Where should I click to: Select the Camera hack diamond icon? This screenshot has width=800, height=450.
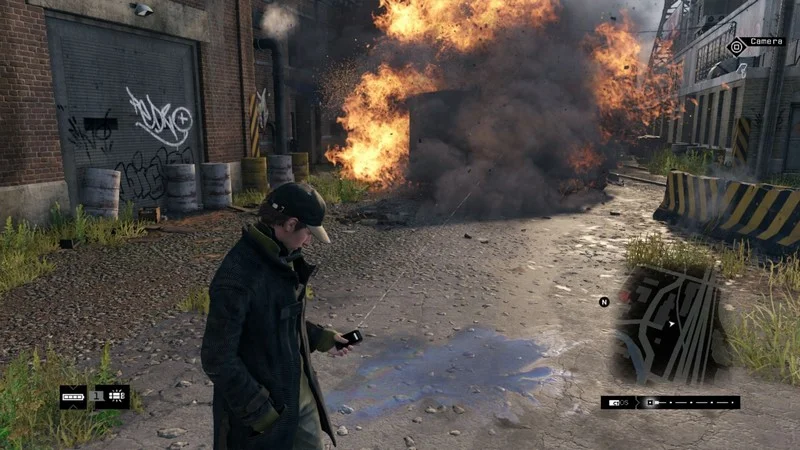pyautogui.click(x=737, y=45)
